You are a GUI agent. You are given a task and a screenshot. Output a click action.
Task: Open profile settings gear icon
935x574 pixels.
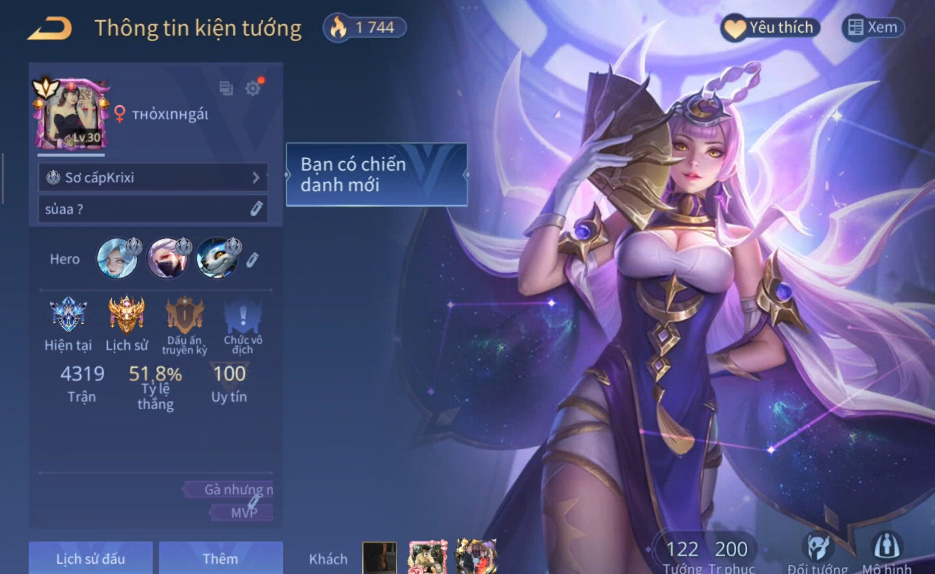[253, 88]
